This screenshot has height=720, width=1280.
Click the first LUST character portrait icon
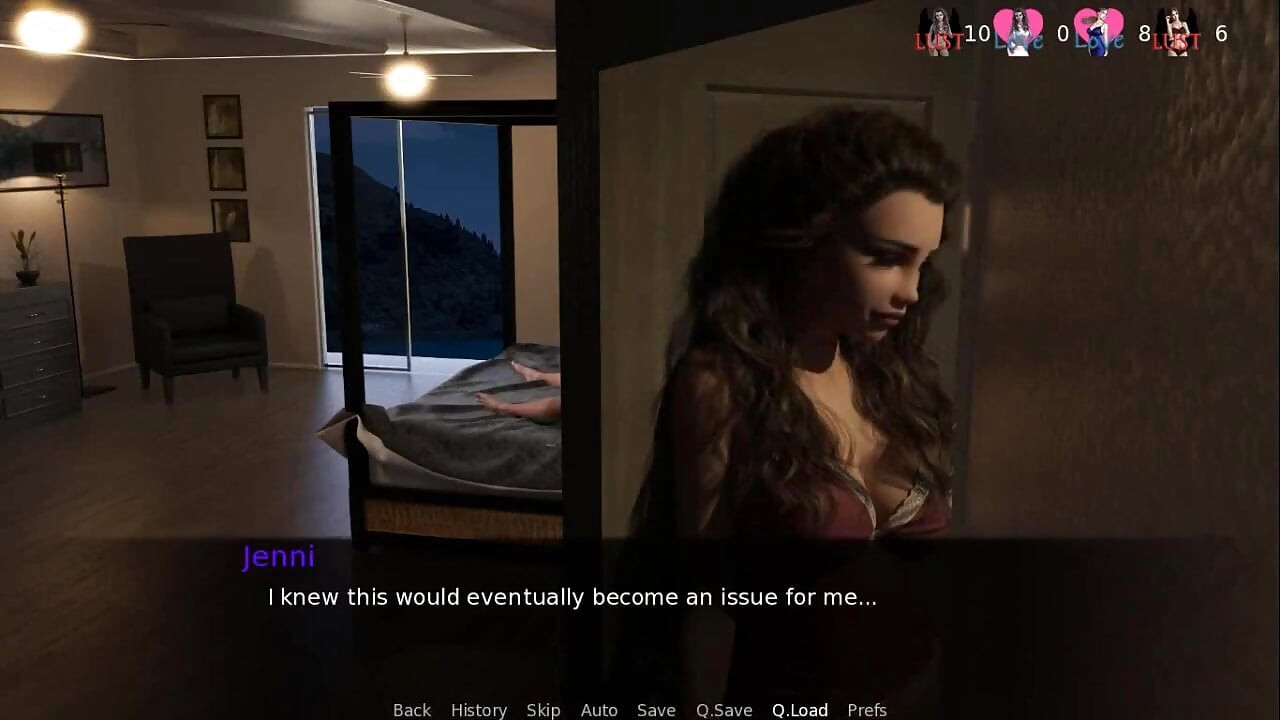[x=940, y=25]
